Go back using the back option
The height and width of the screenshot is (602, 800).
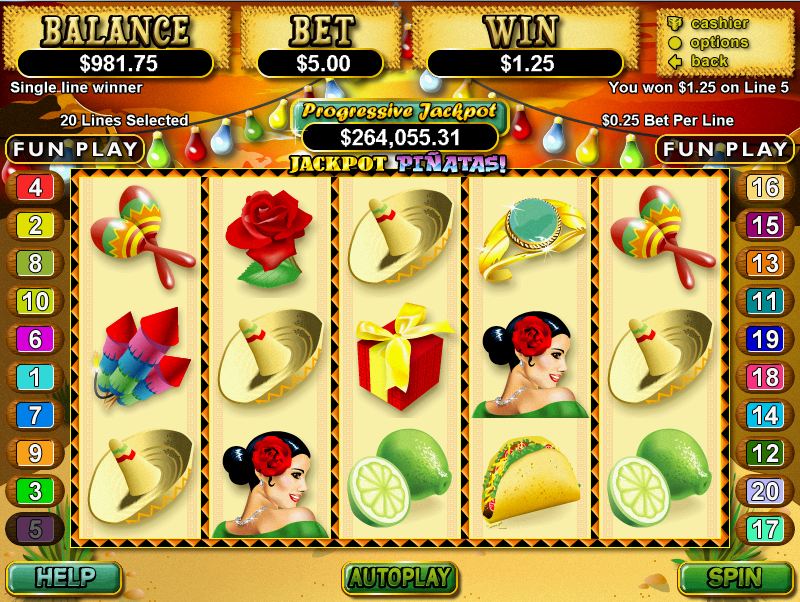pos(710,61)
